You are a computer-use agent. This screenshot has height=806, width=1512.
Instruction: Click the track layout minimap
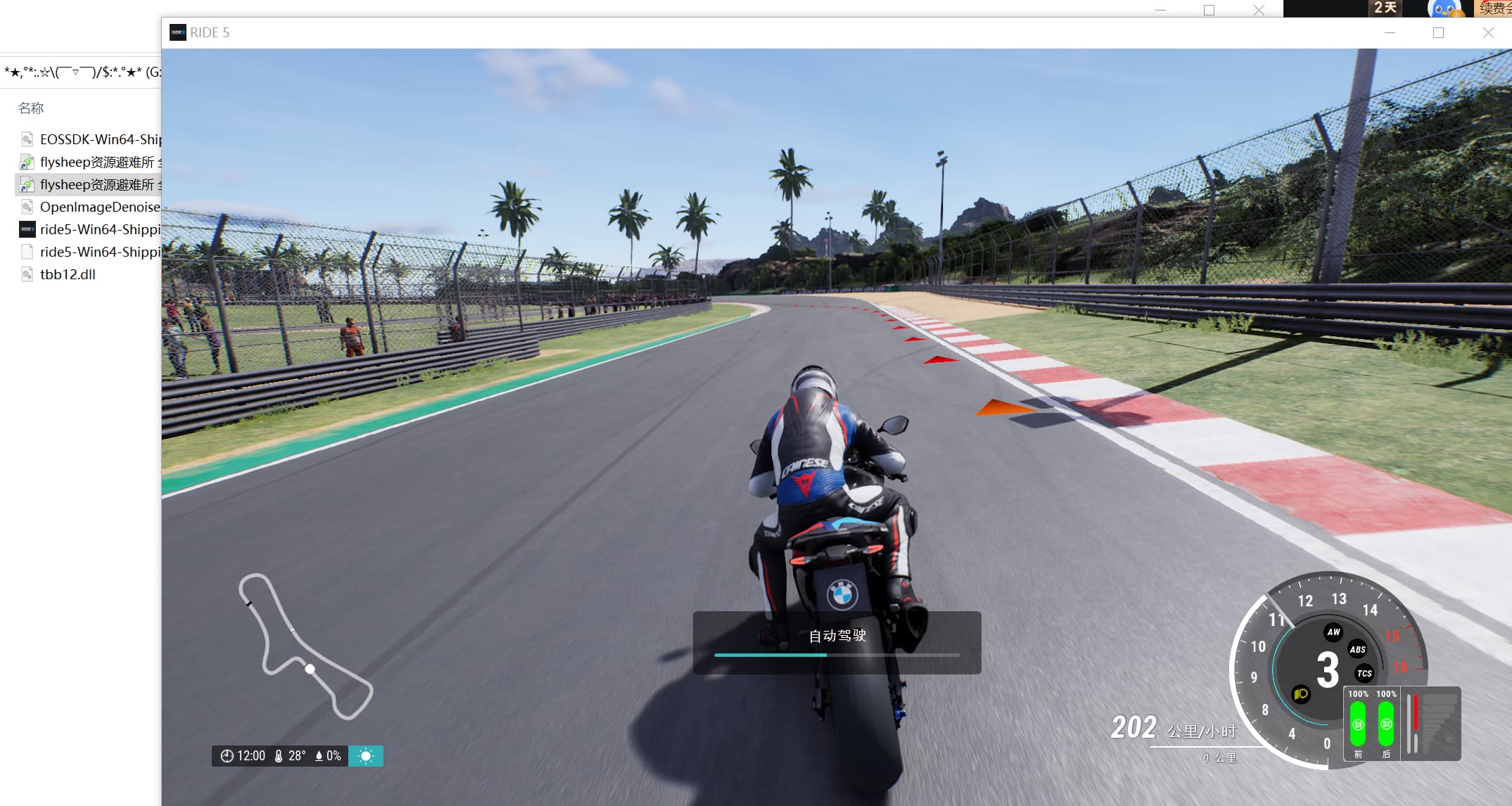305,647
